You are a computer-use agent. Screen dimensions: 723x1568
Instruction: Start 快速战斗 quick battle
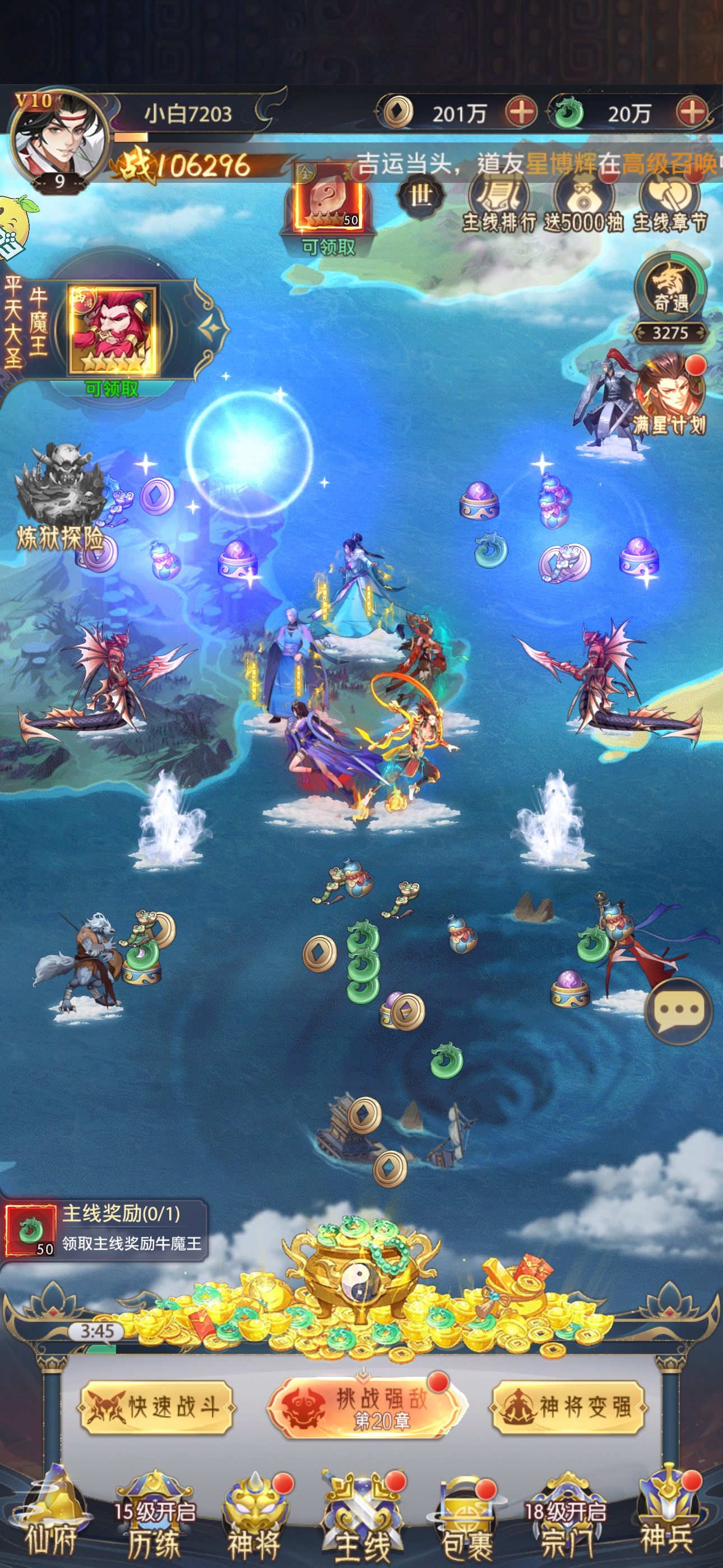[x=156, y=1406]
